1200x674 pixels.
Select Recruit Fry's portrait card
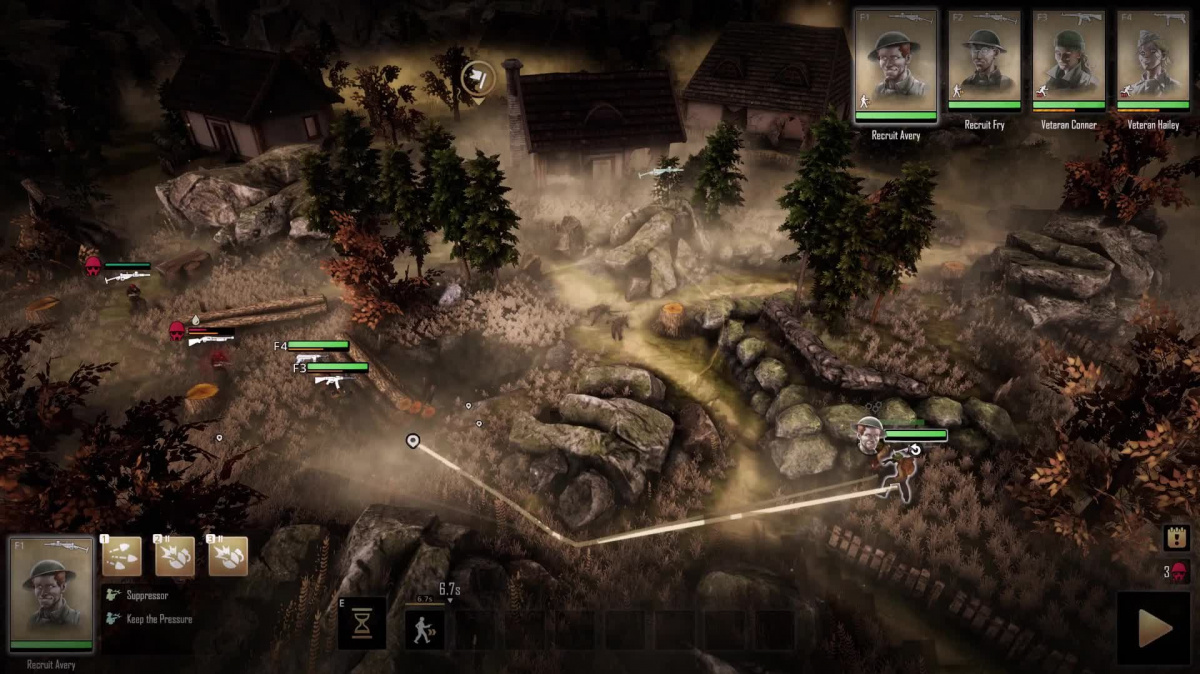pos(984,60)
